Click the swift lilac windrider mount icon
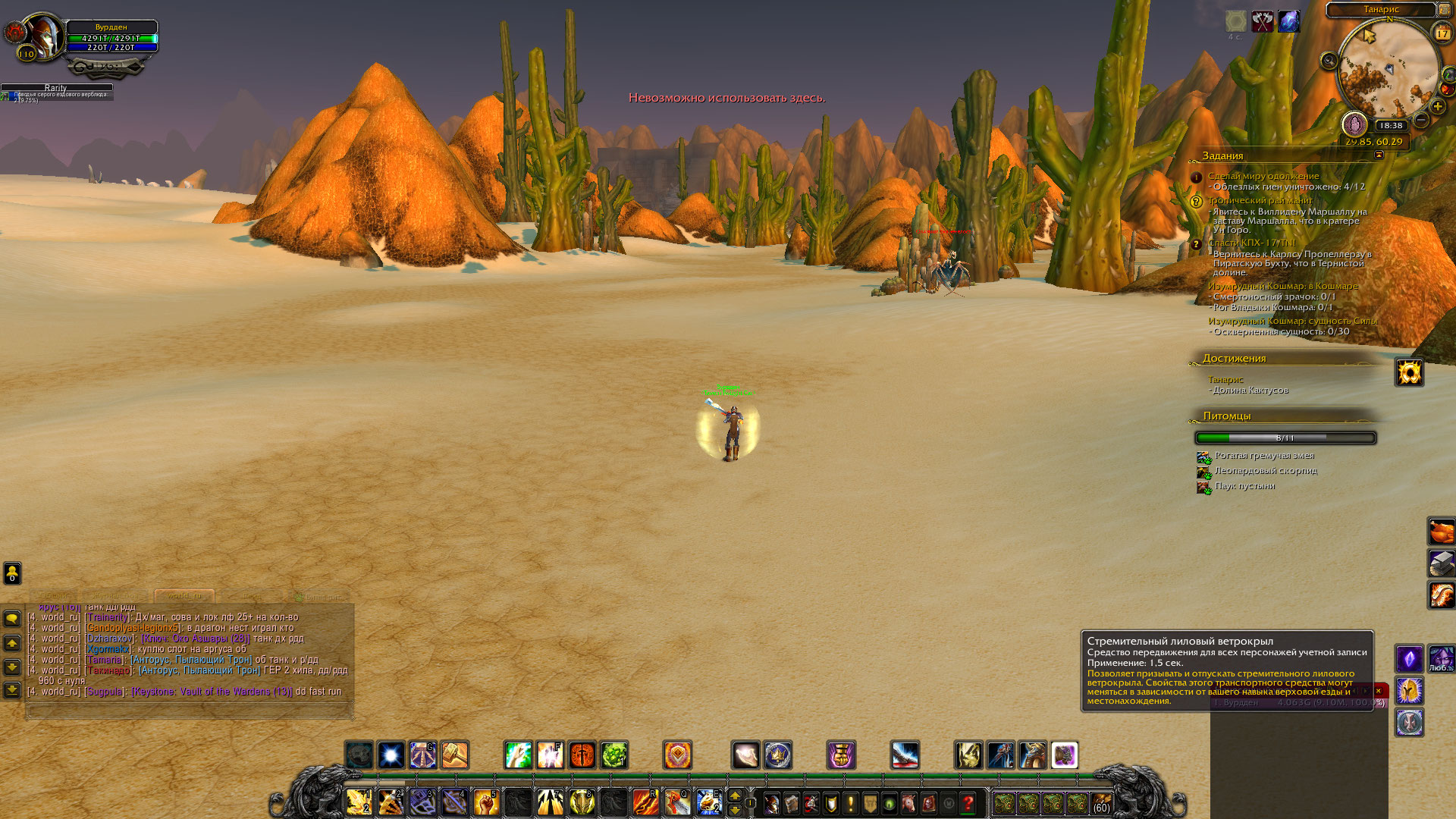 click(1064, 755)
